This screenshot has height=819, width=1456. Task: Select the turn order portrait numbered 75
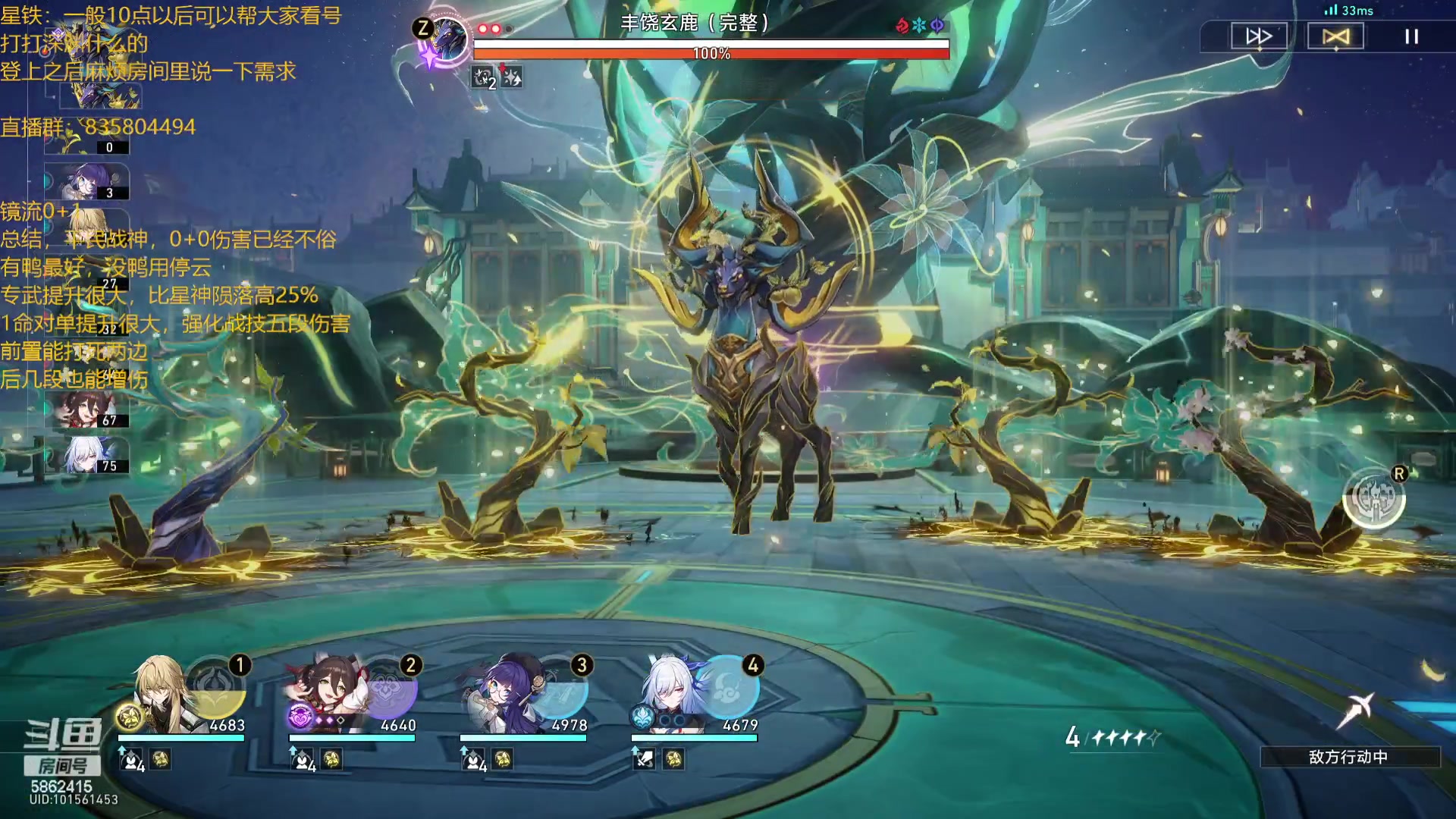(x=87, y=455)
